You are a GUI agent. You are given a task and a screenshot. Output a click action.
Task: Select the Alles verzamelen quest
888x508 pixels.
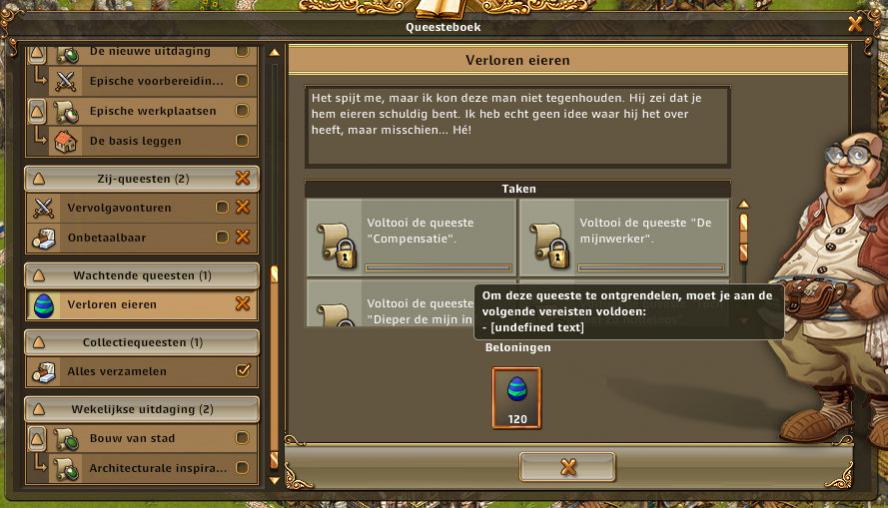130,371
